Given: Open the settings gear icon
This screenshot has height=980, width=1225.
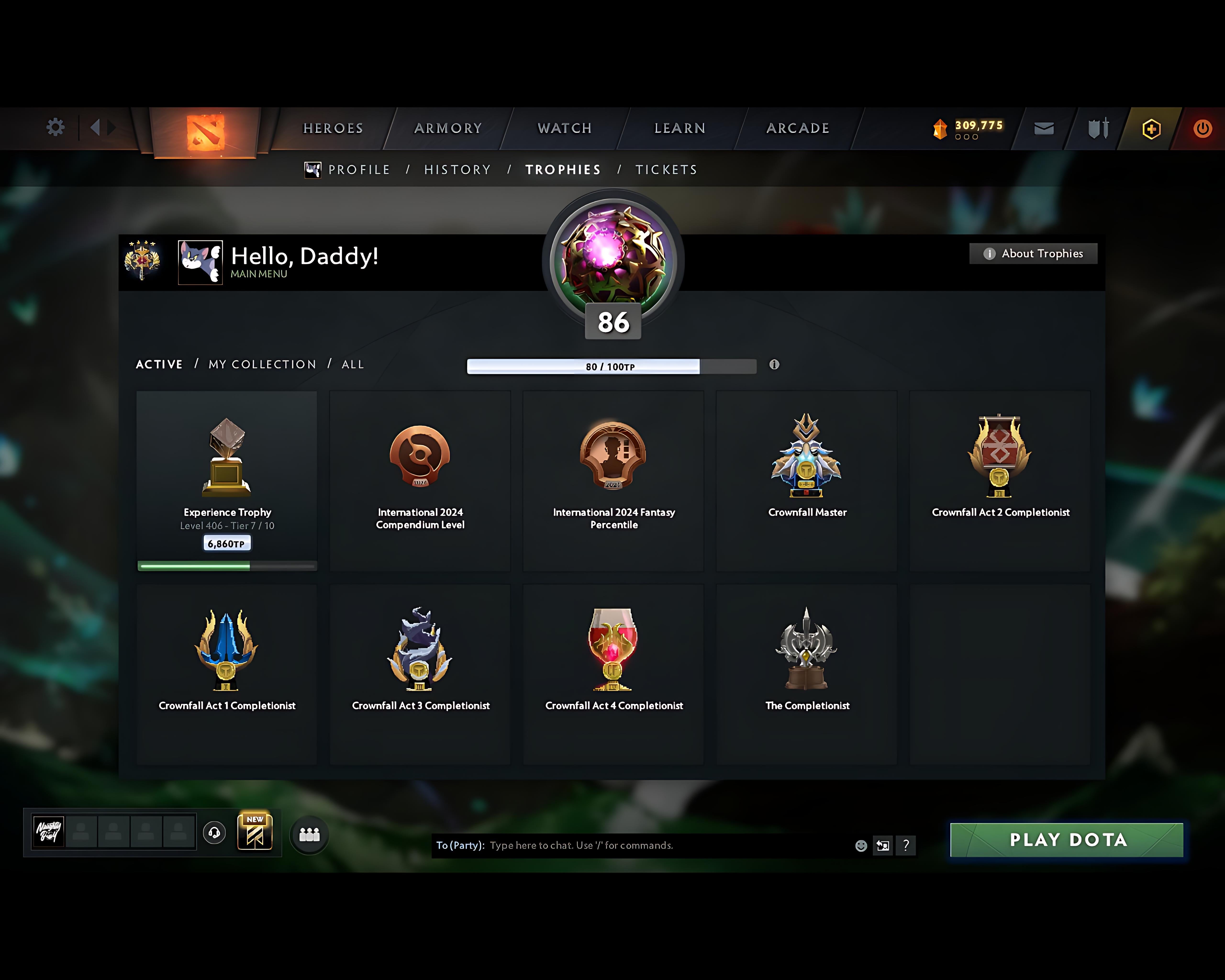Looking at the screenshot, I should tap(55, 127).
